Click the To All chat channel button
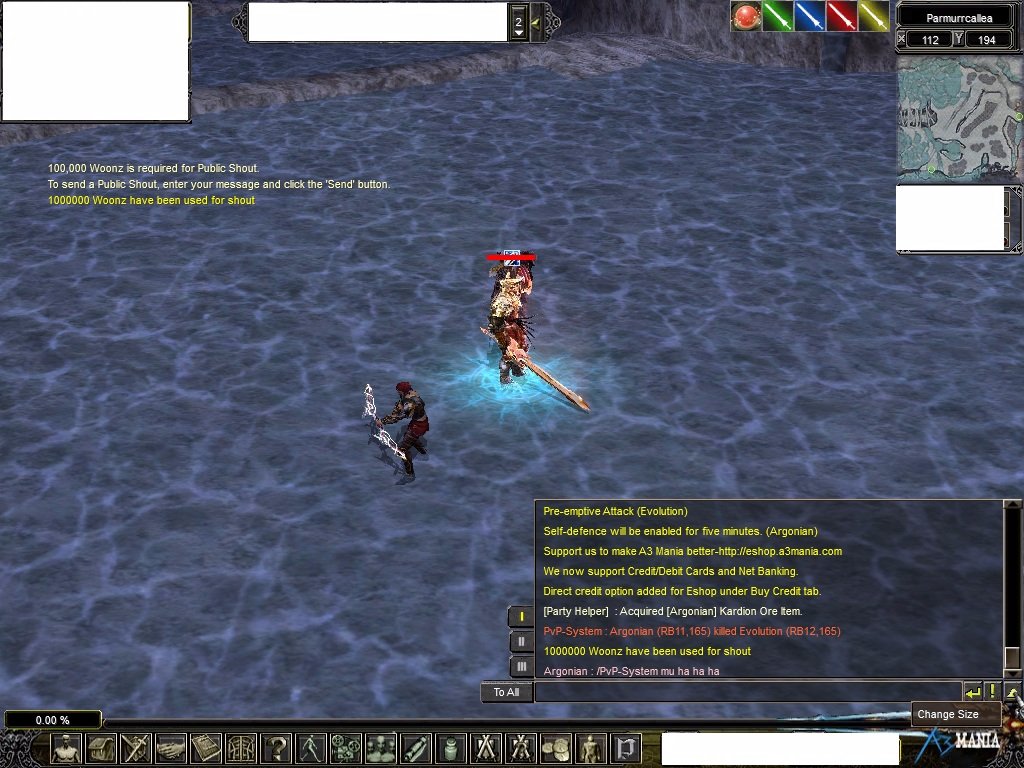This screenshot has width=1024, height=768. (506, 692)
